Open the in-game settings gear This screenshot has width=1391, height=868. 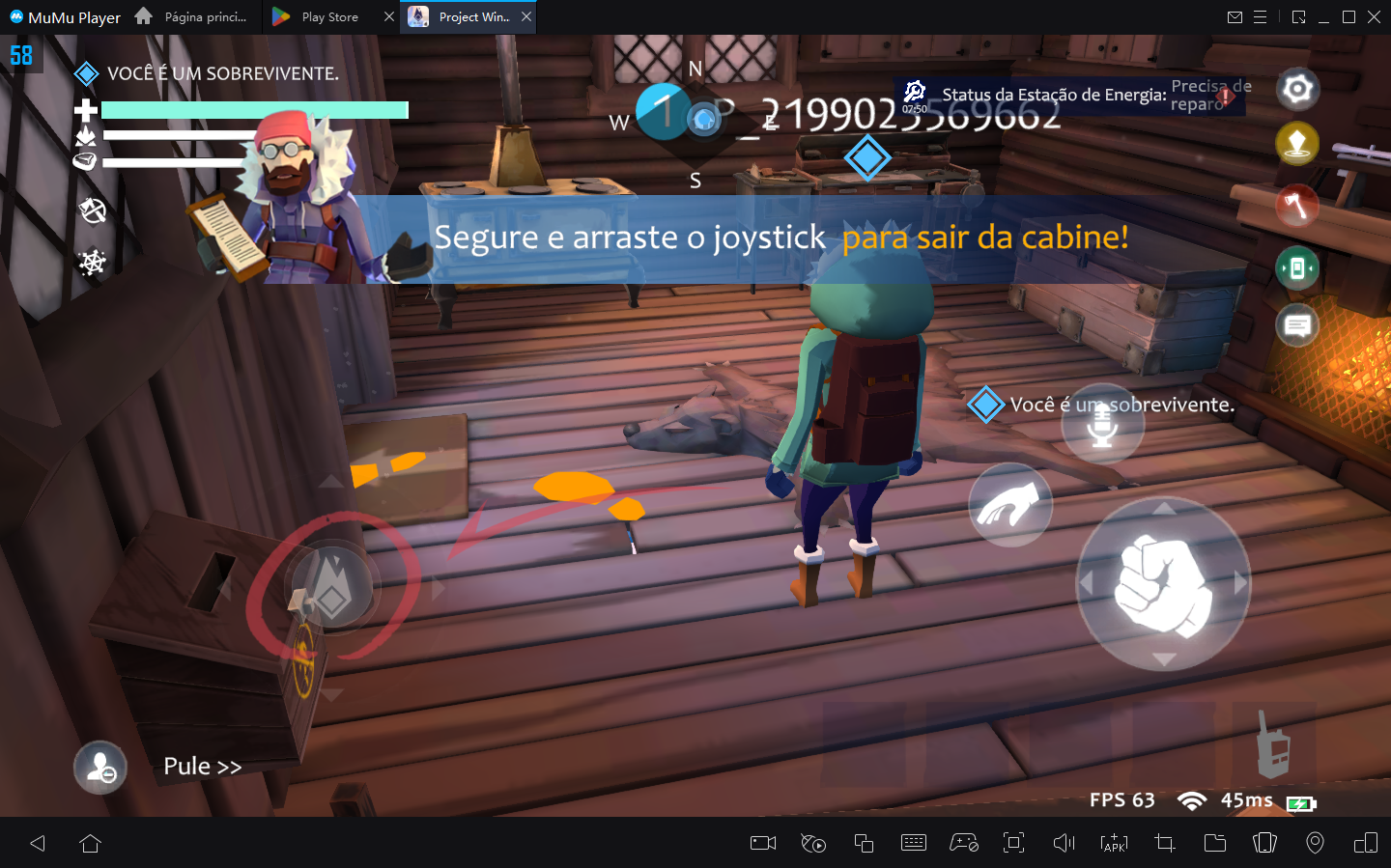[1297, 89]
